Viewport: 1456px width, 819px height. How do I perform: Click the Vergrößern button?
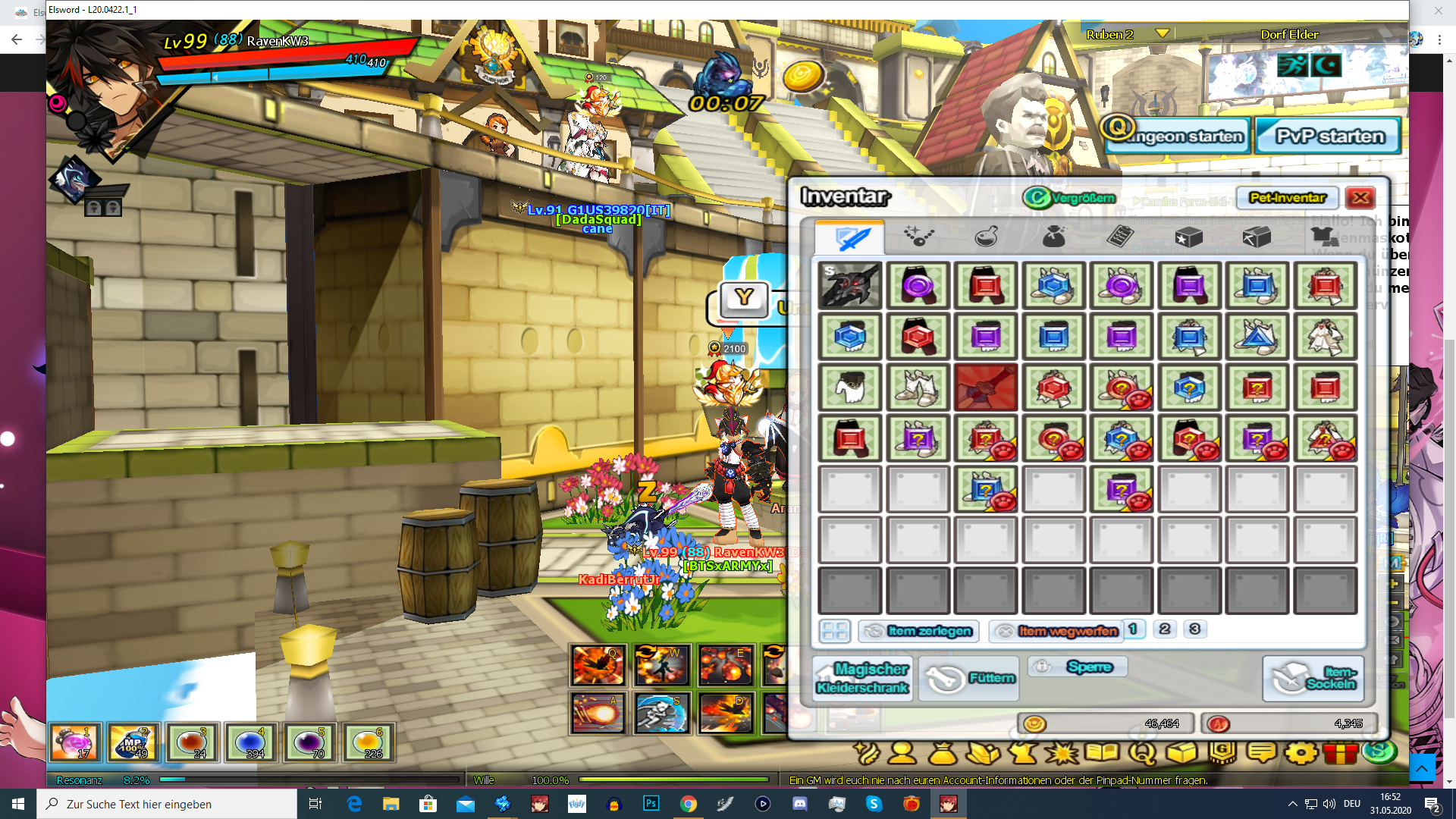(x=1071, y=198)
